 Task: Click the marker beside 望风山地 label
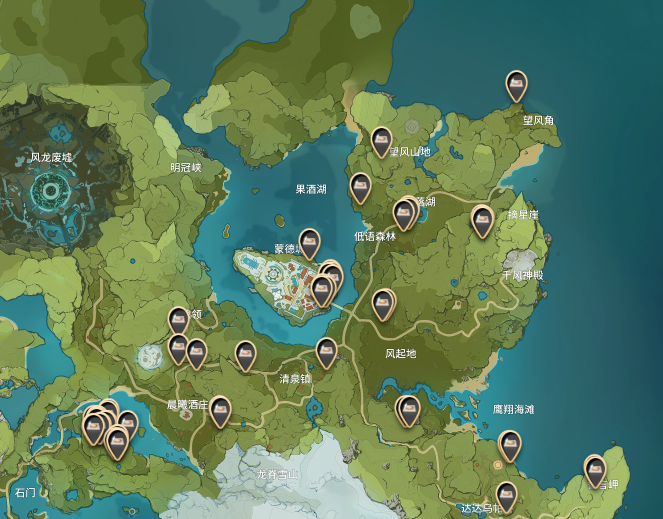tap(380, 142)
